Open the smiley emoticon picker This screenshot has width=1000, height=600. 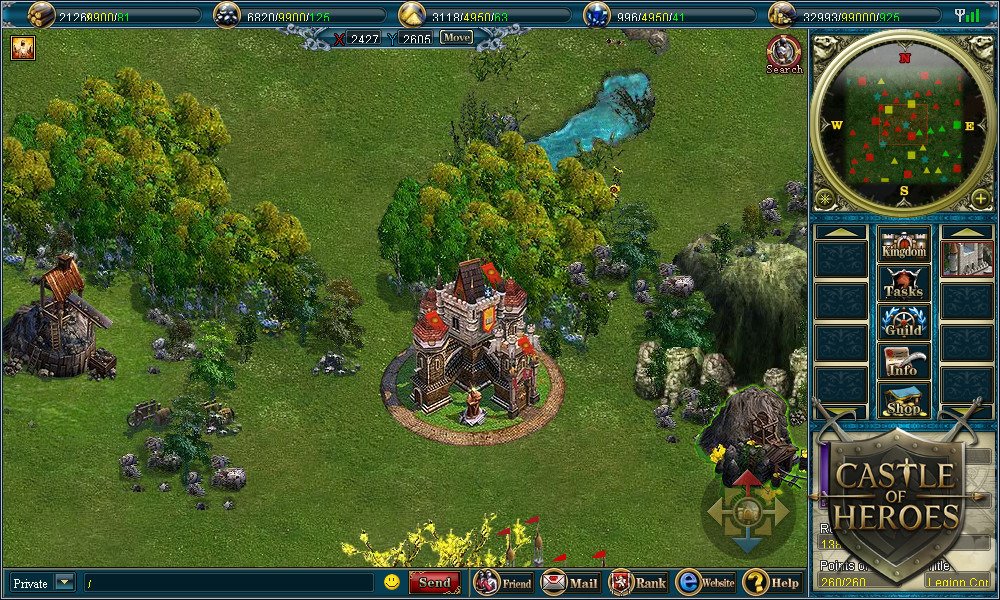392,582
